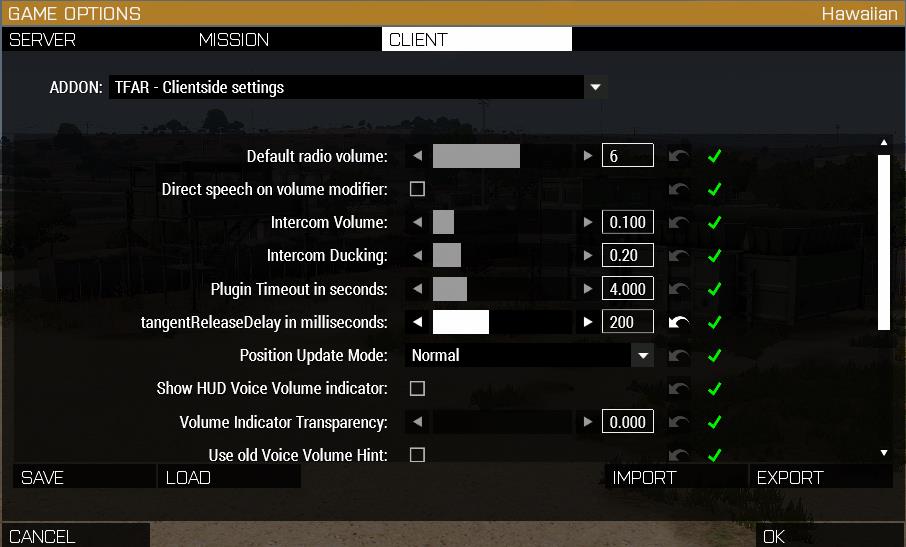Reset tangentReleaseDelay to its default value
The height and width of the screenshot is (547, 906).
pyautogui.click(x=679, y=322)
